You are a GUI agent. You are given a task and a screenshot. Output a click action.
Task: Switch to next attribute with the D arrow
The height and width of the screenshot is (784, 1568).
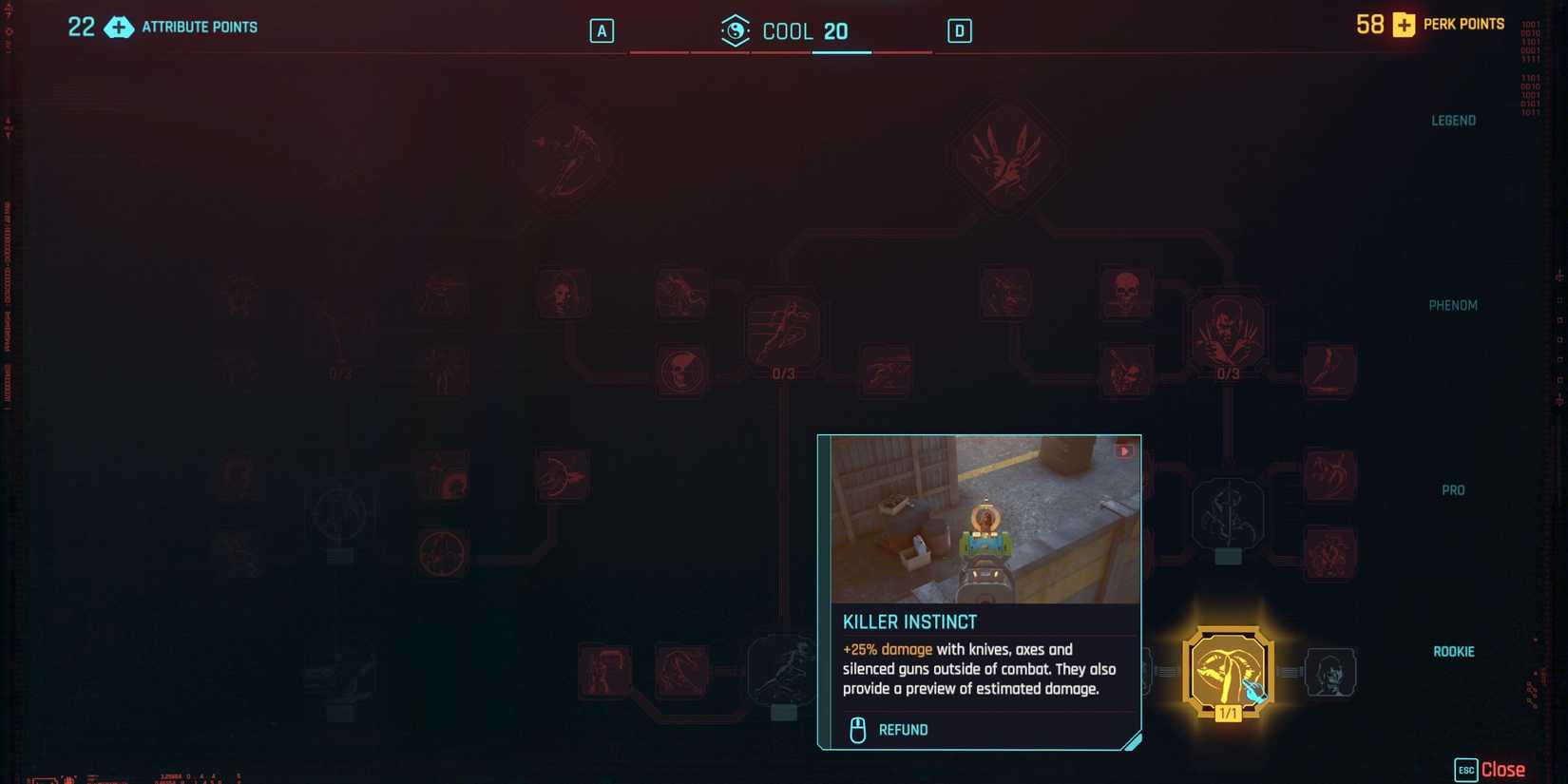[959, 30]
